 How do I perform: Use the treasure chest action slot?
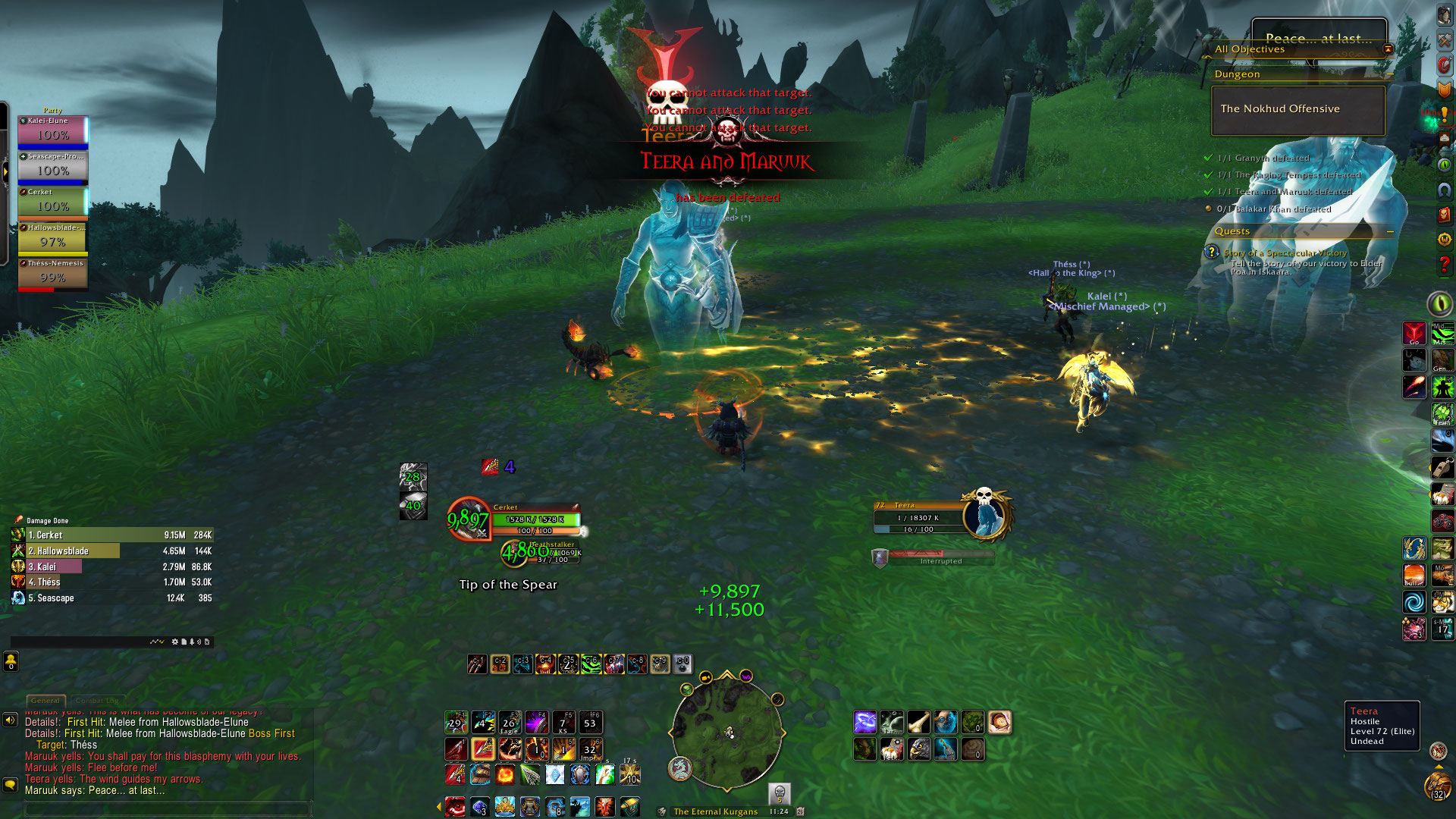(629, 806)
